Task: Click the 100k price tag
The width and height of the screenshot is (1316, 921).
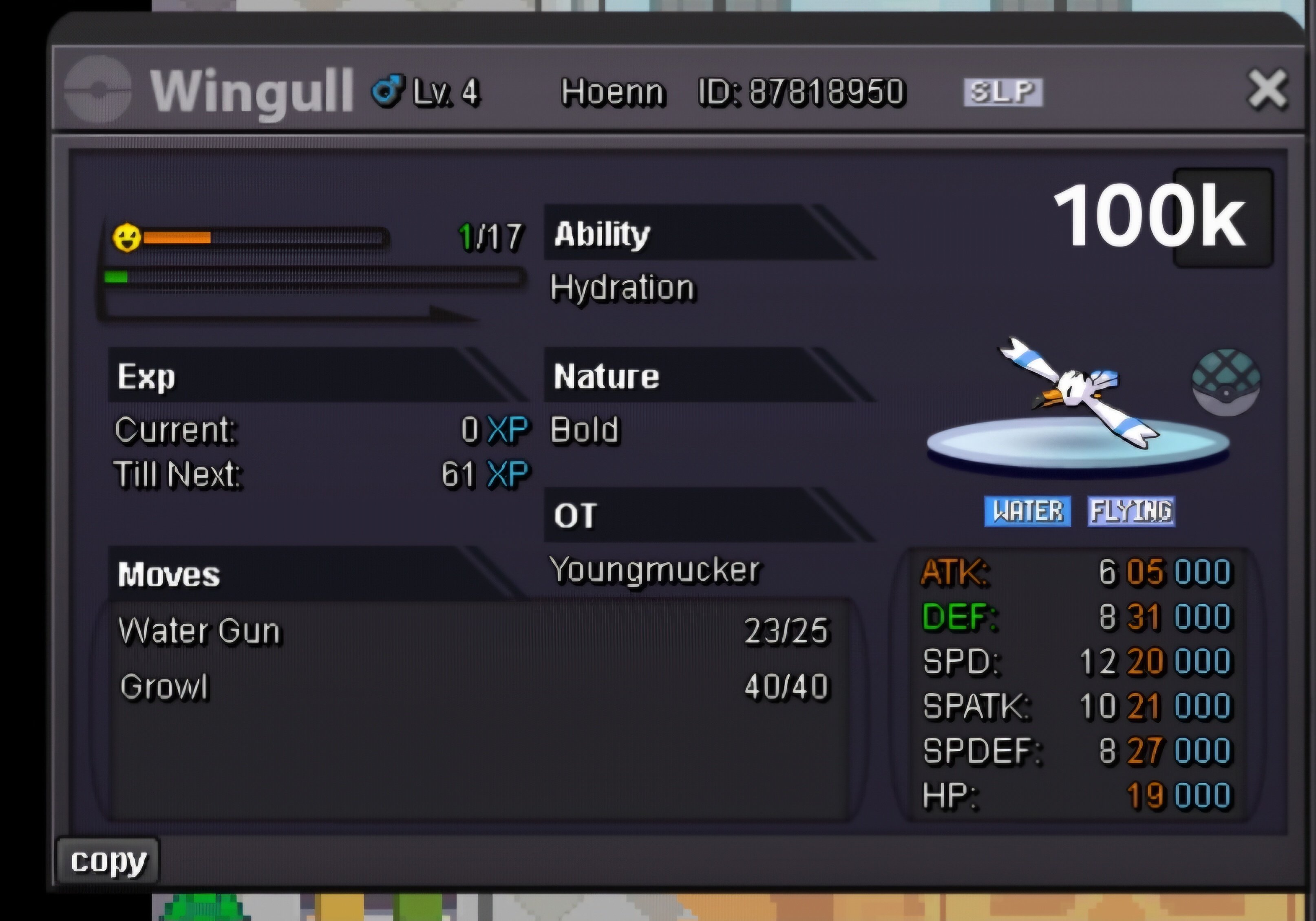Action: tap(1149, 217)
